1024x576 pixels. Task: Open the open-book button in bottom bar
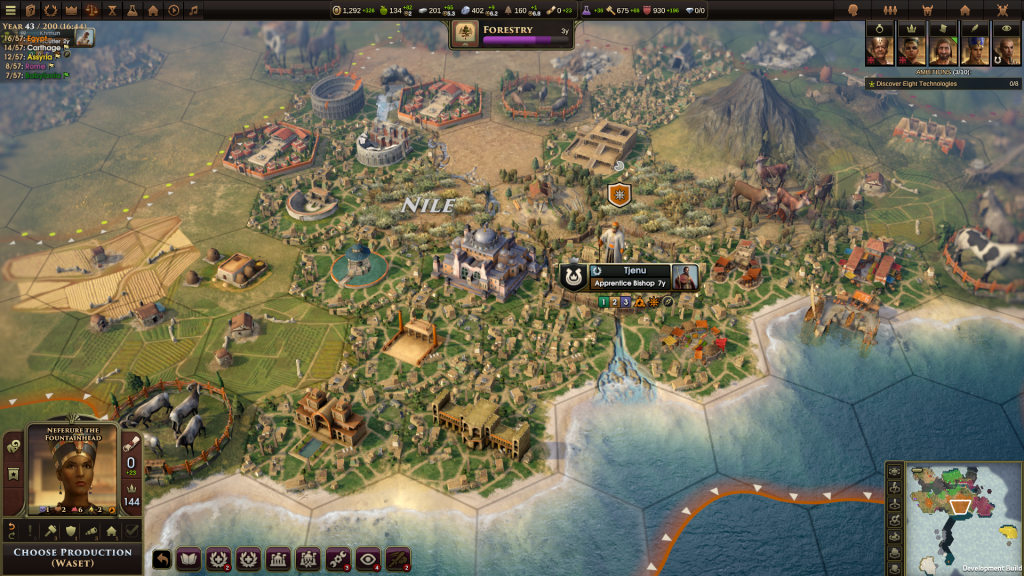[x=188, y=560]
